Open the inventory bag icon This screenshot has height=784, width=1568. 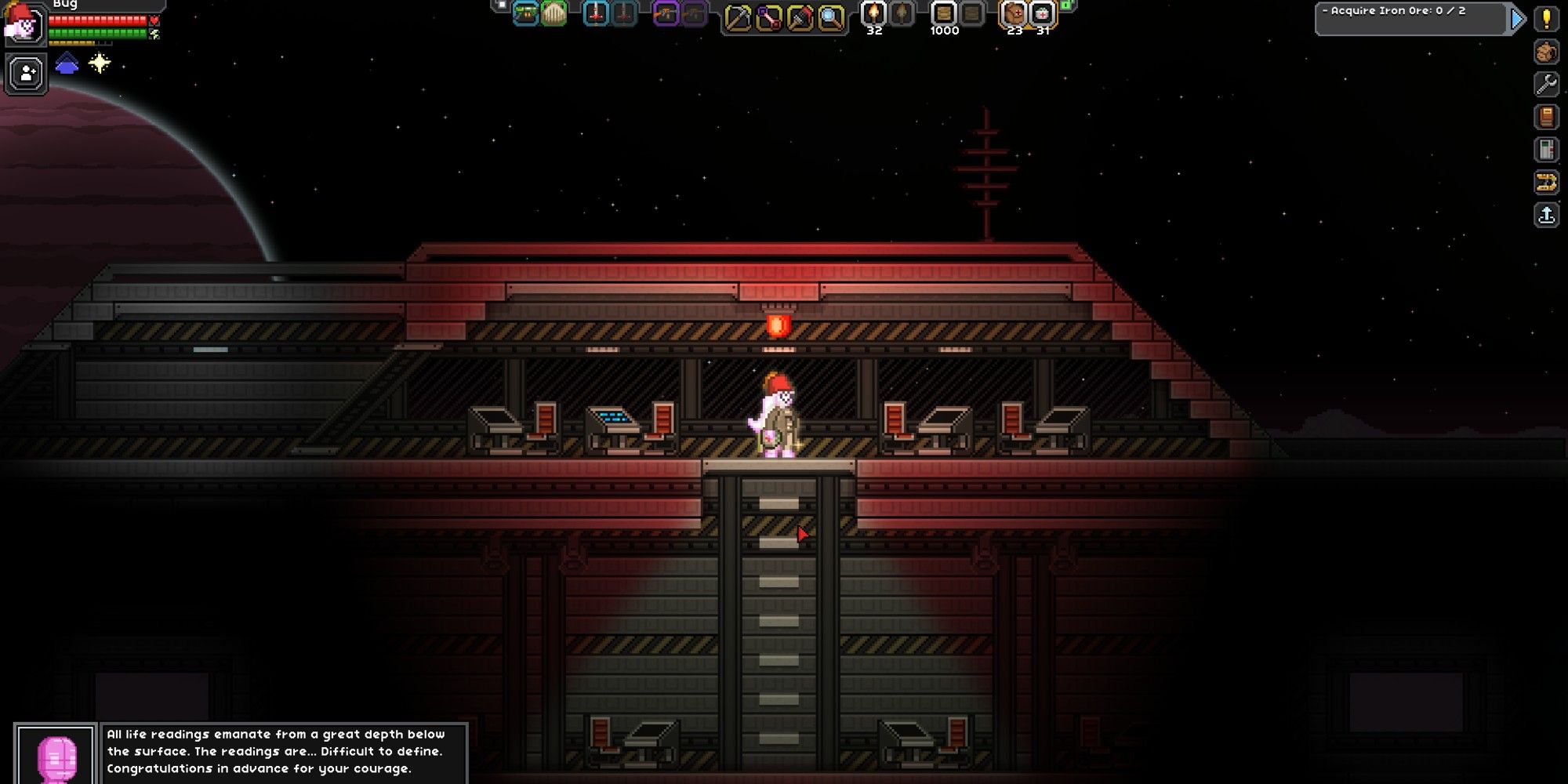point(1547,51)
